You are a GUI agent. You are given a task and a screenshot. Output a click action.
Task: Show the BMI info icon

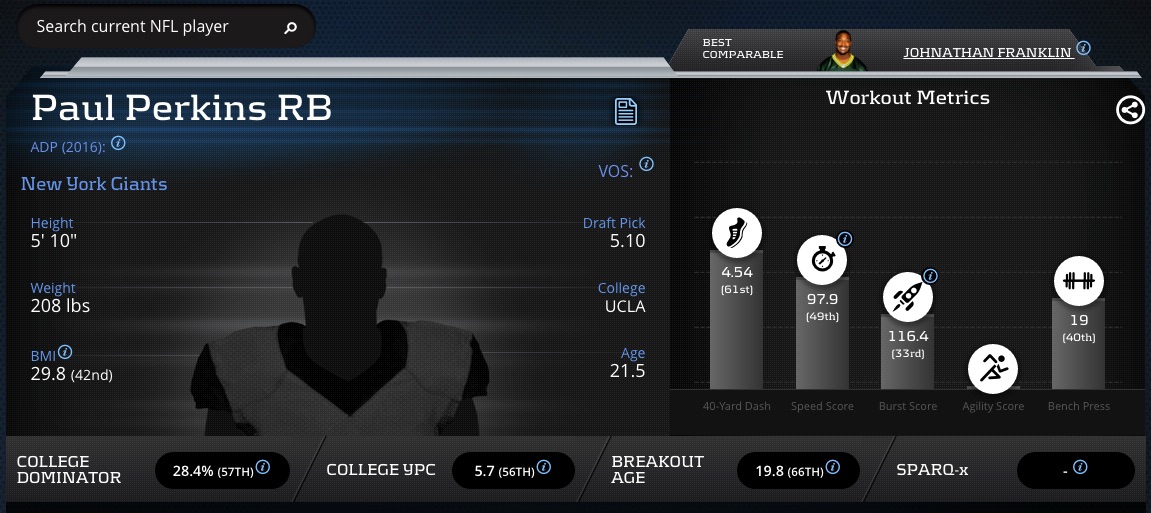pyautogui.click(x=65, y=353)
